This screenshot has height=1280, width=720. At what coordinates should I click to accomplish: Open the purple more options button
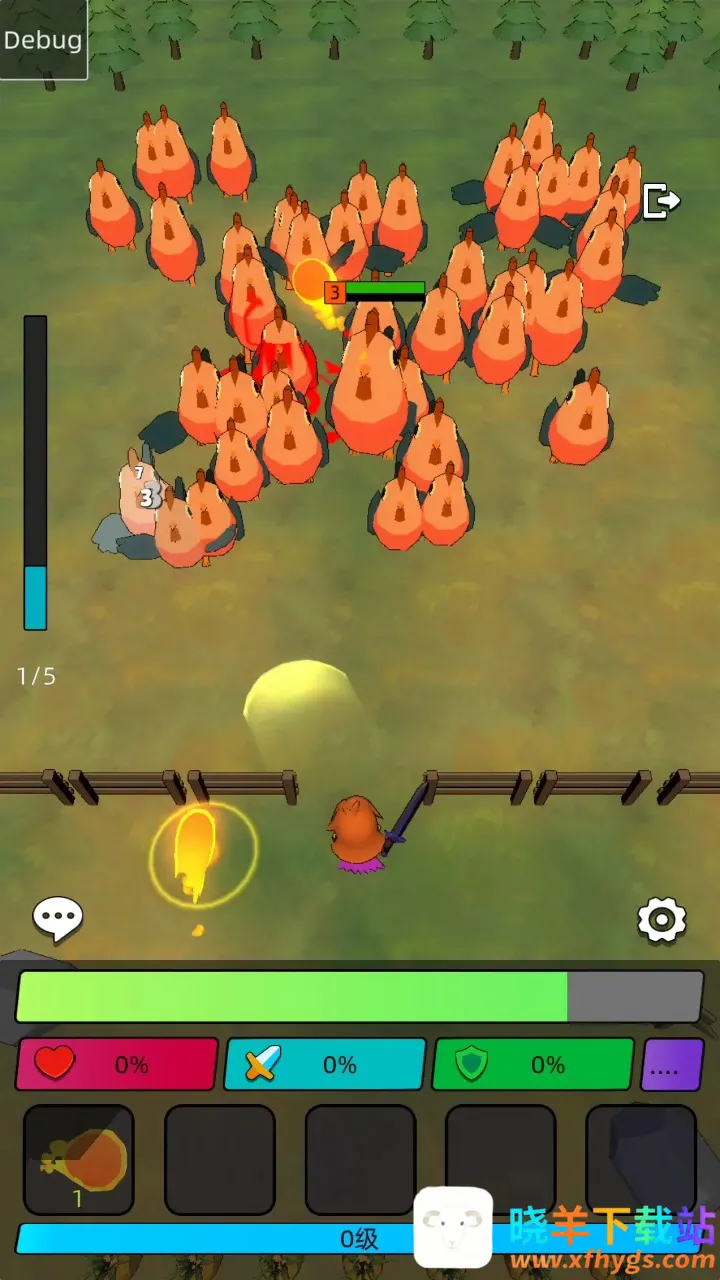tap(672, 1065)
